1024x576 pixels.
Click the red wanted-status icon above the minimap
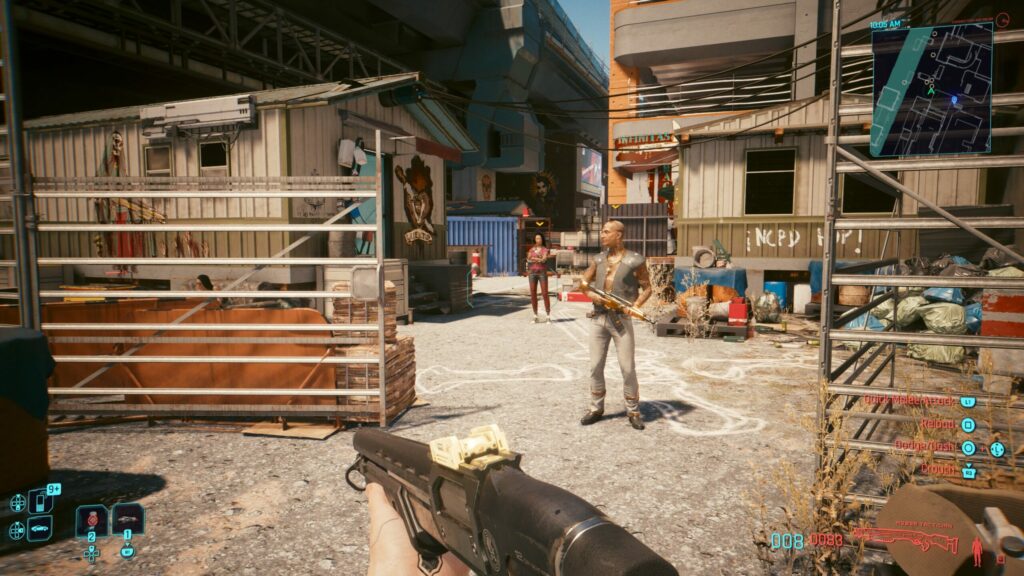click(1002, 19)
